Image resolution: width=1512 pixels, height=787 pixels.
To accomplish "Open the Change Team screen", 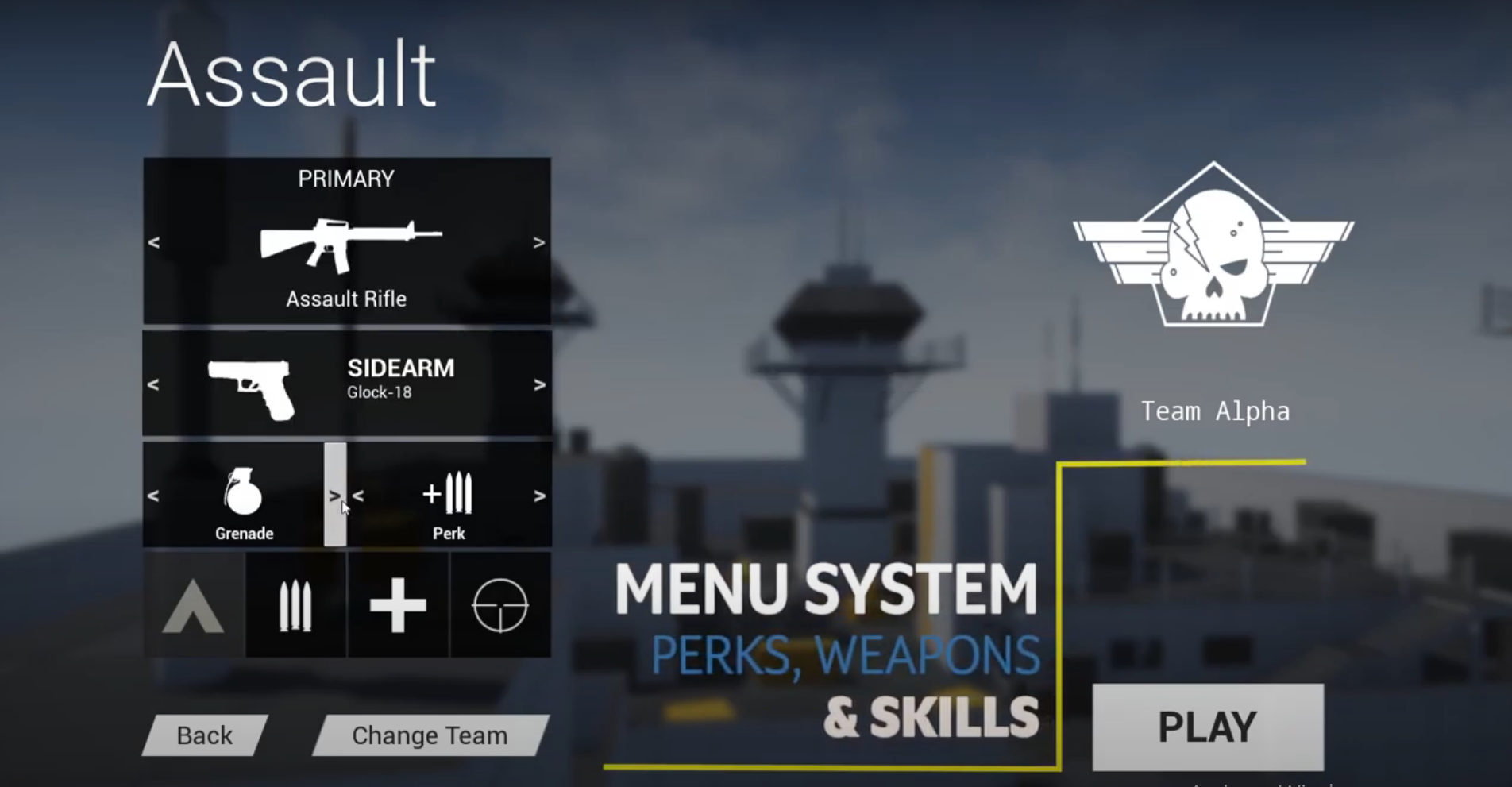I will pos(430,735).
